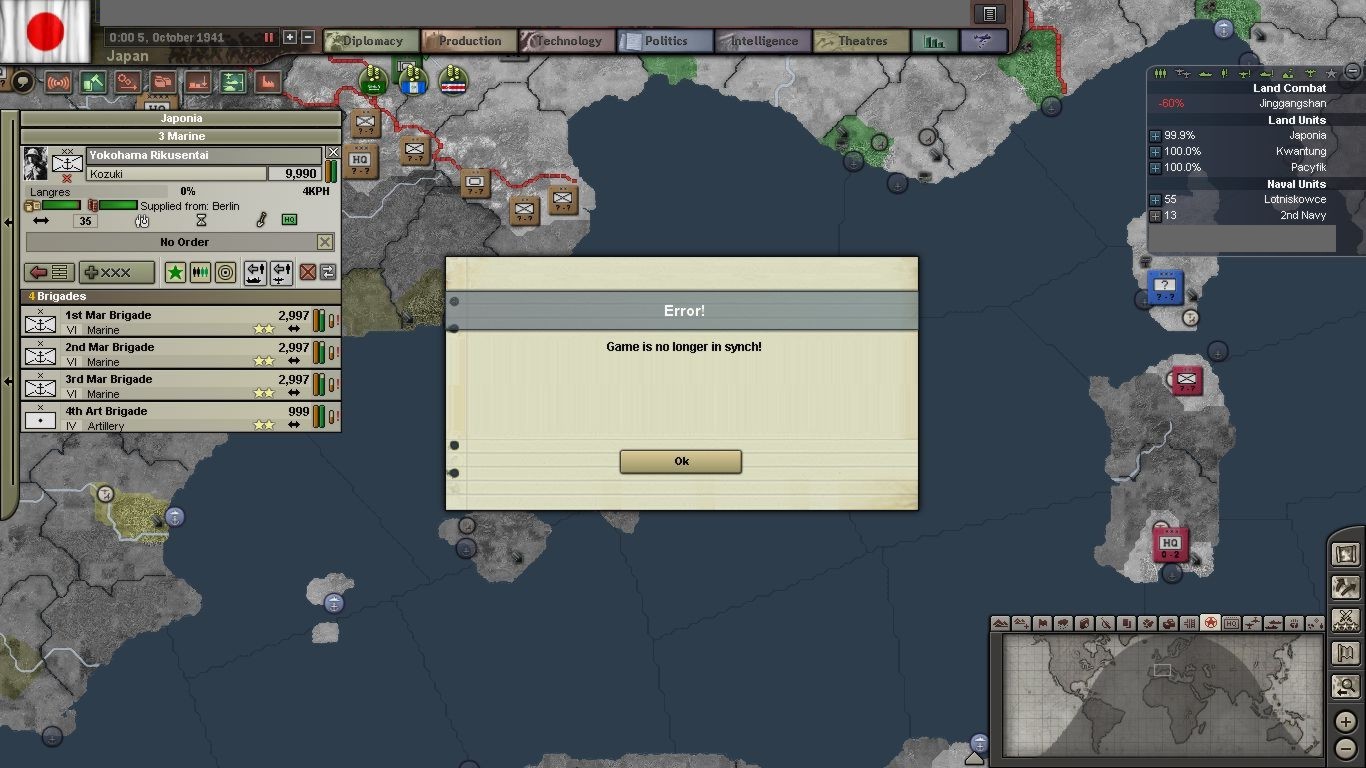Toggle the game pause button

click(269, 37)
